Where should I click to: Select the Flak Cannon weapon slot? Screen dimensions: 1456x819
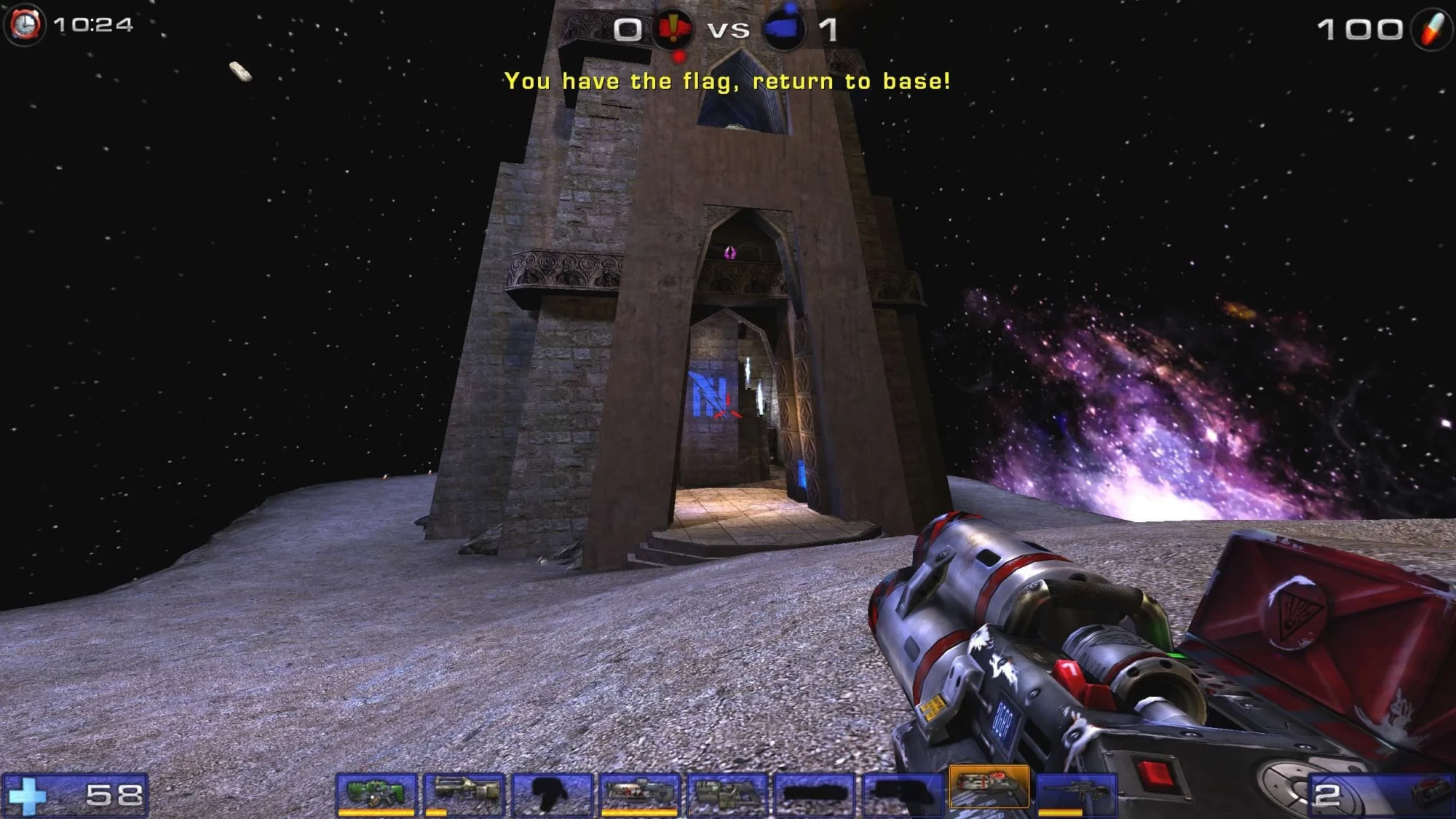pos(728,794)
